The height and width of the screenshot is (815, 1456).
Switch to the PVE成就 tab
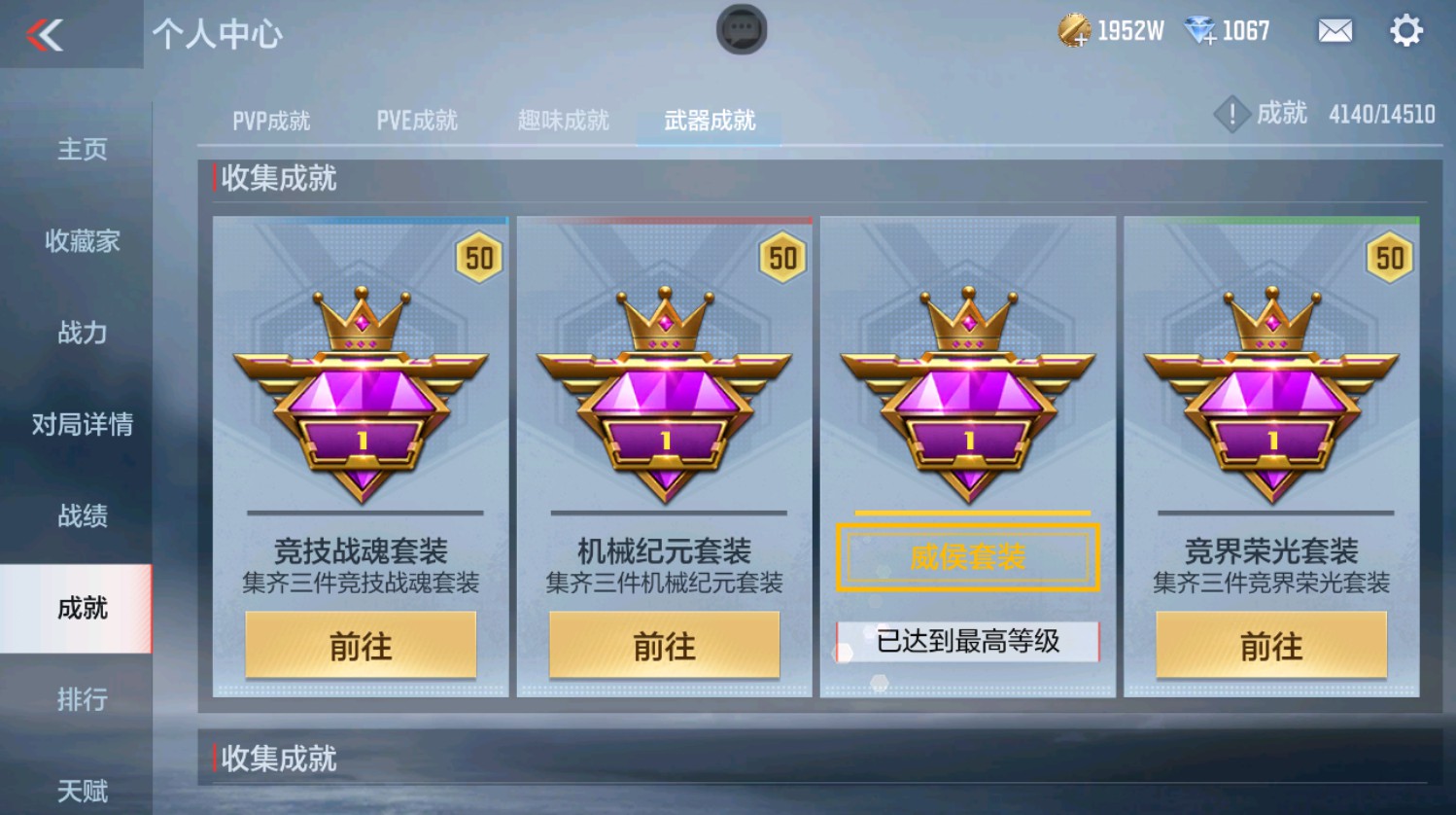tap(416, 121)
